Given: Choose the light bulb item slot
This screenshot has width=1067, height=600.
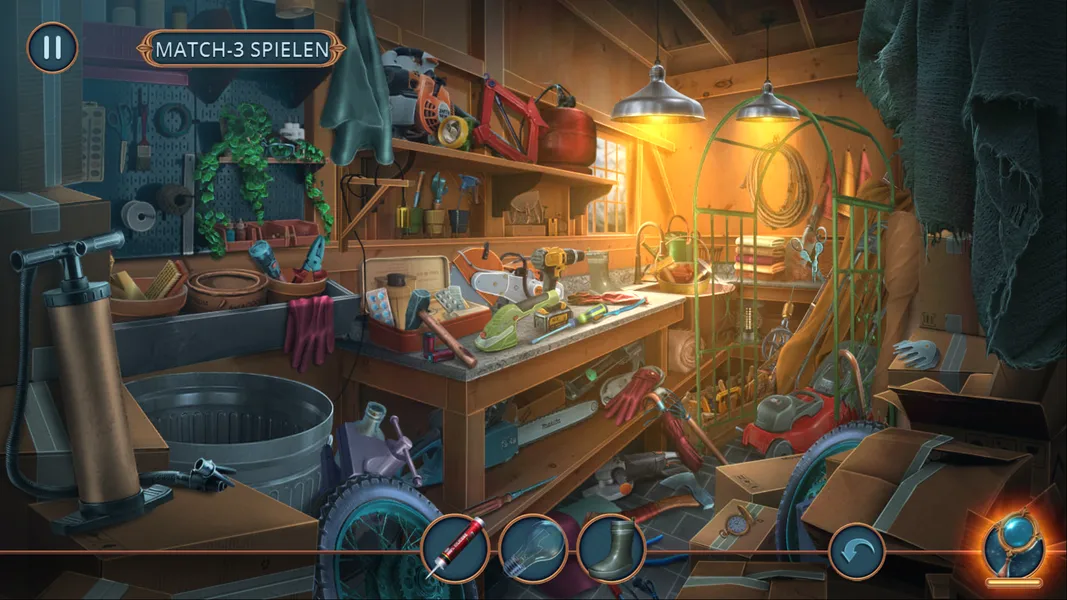Looking at the screenshot, I should click(533, 549).
